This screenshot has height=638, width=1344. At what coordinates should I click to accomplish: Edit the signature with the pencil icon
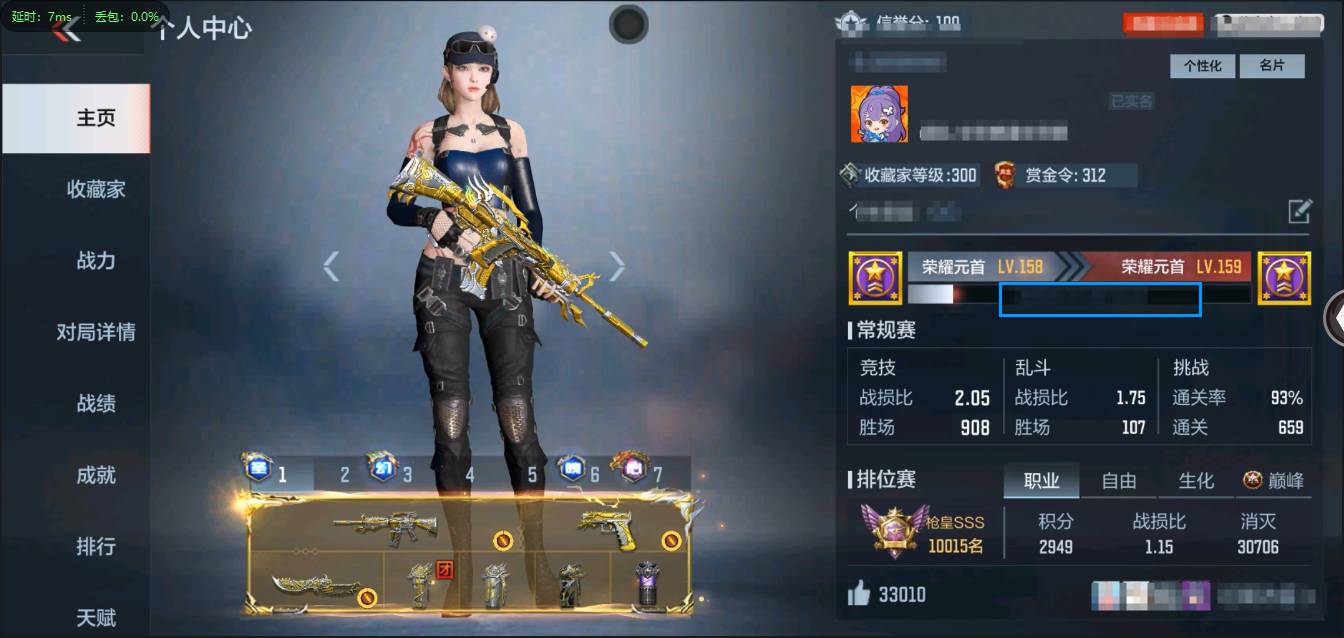(1299, 211)
